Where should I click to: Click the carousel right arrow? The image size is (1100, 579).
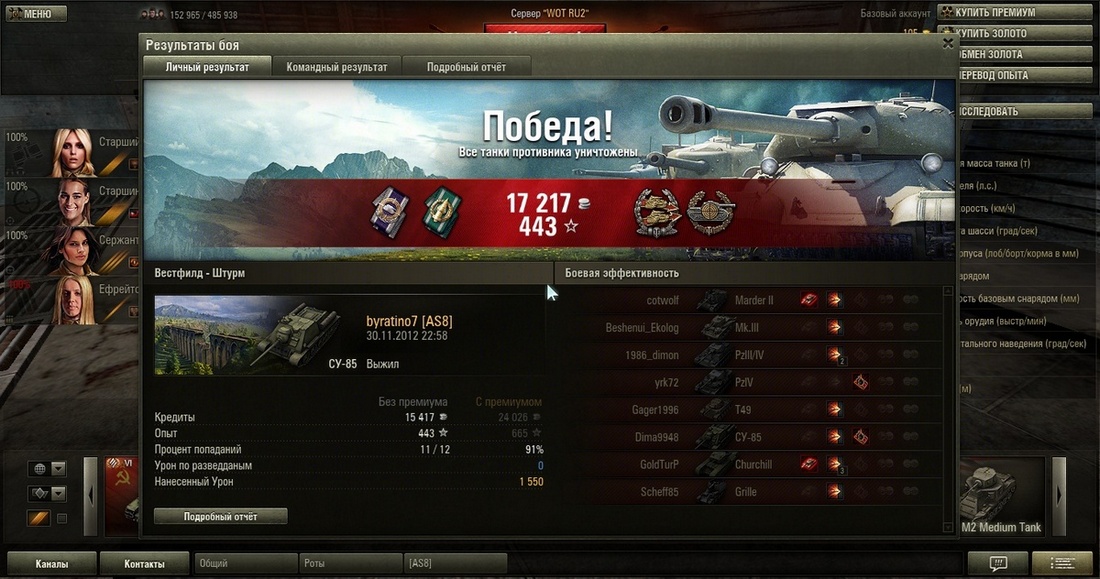[x=1060, y=496]
